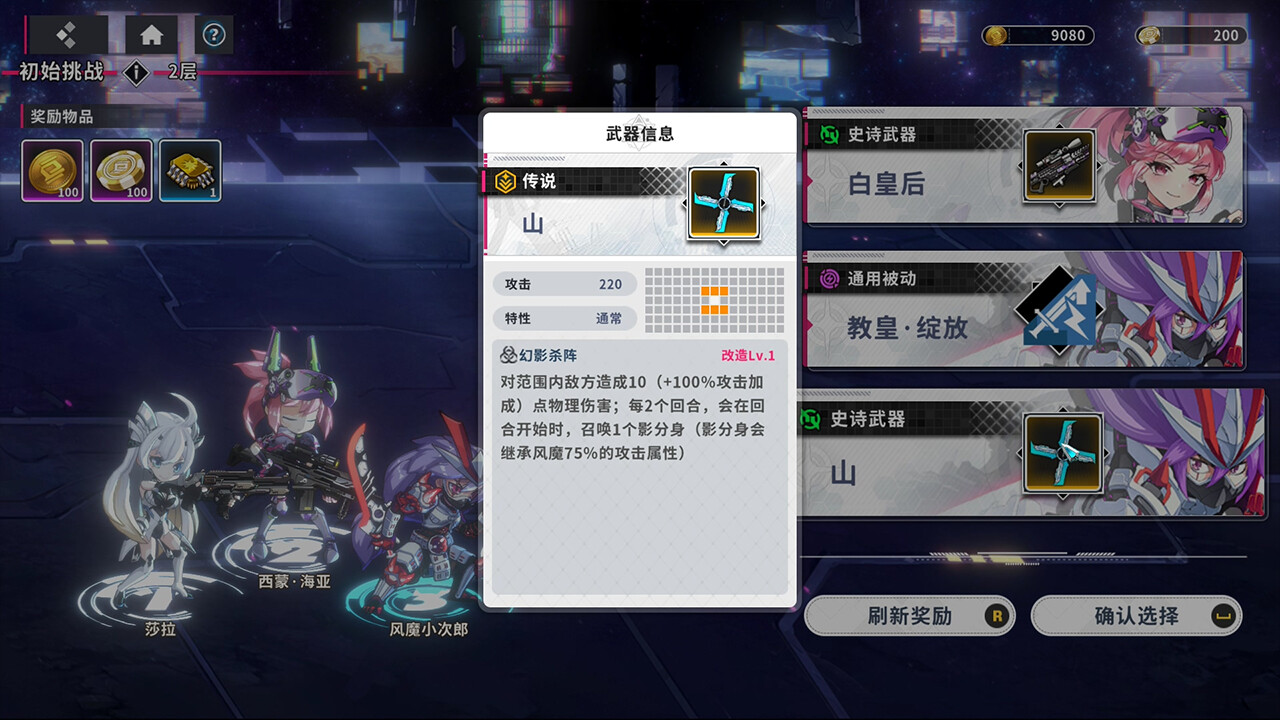The width and height of the screenshot is (1280, 720).
Task: Click the 山 shuriken icon in weapon info
Action: (x=723, y=203)
